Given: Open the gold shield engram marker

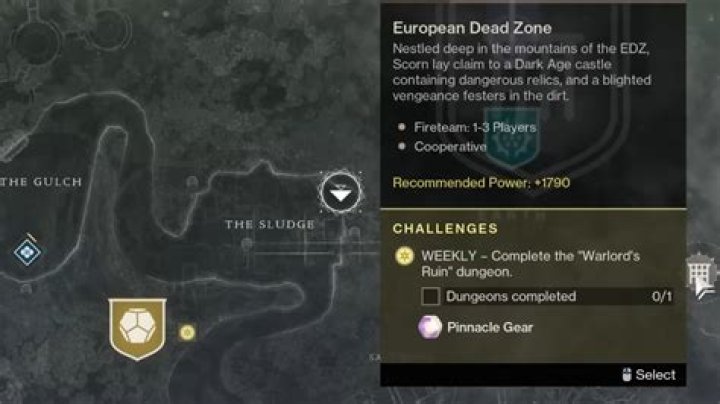Looking at the screenshot, I should pos(135,328).
